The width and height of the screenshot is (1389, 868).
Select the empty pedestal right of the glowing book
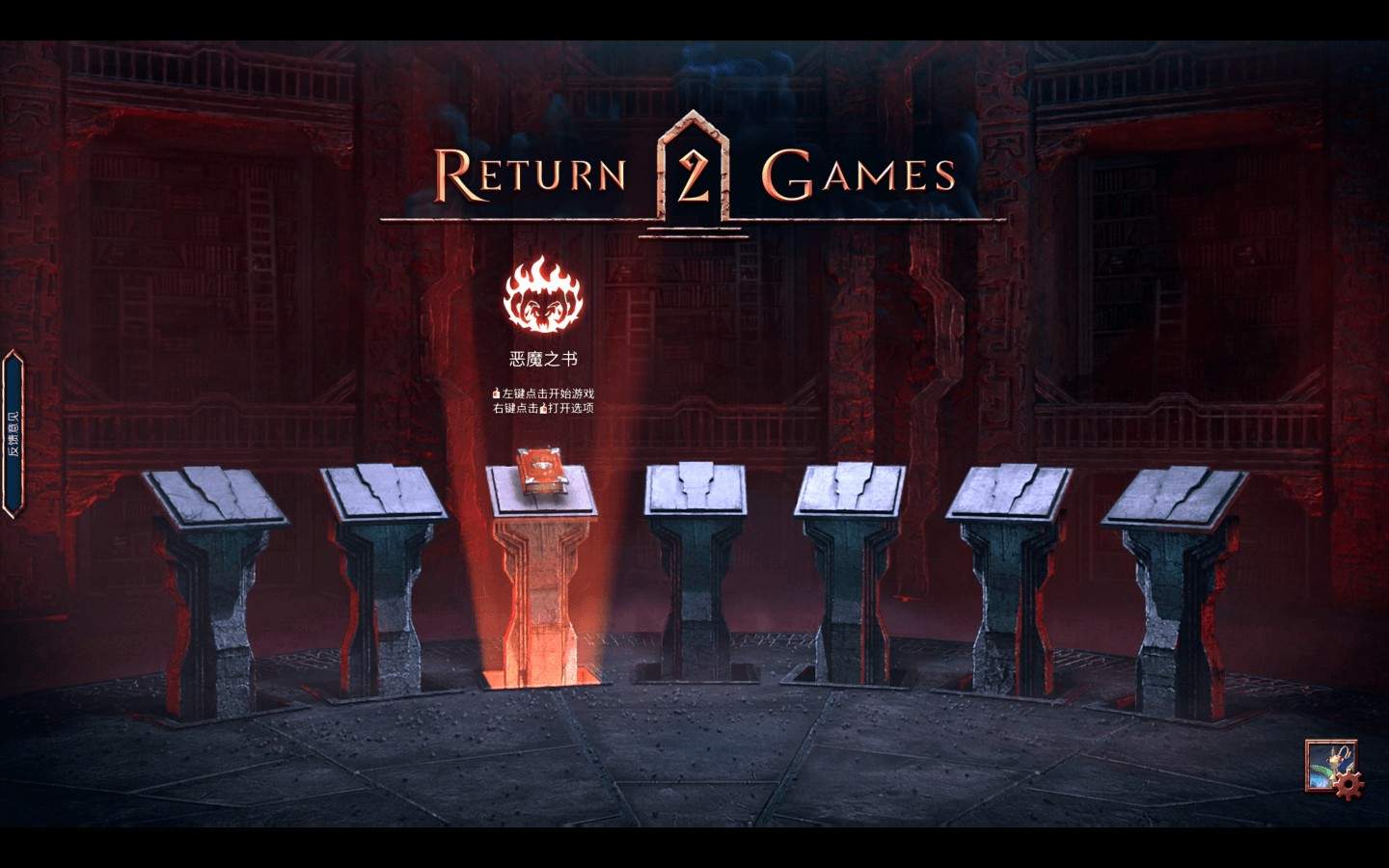pos(694,559)
